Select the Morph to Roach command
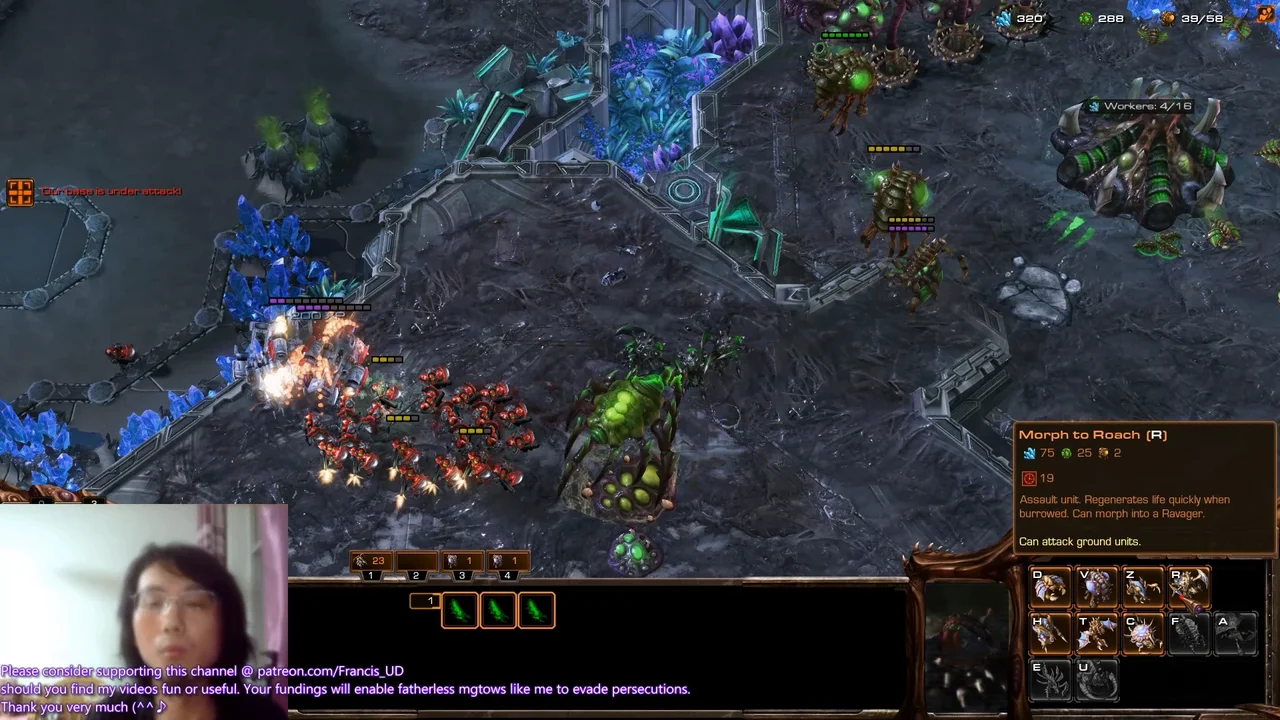This screenshot has width=1280, height=720. coord(1188,588)
